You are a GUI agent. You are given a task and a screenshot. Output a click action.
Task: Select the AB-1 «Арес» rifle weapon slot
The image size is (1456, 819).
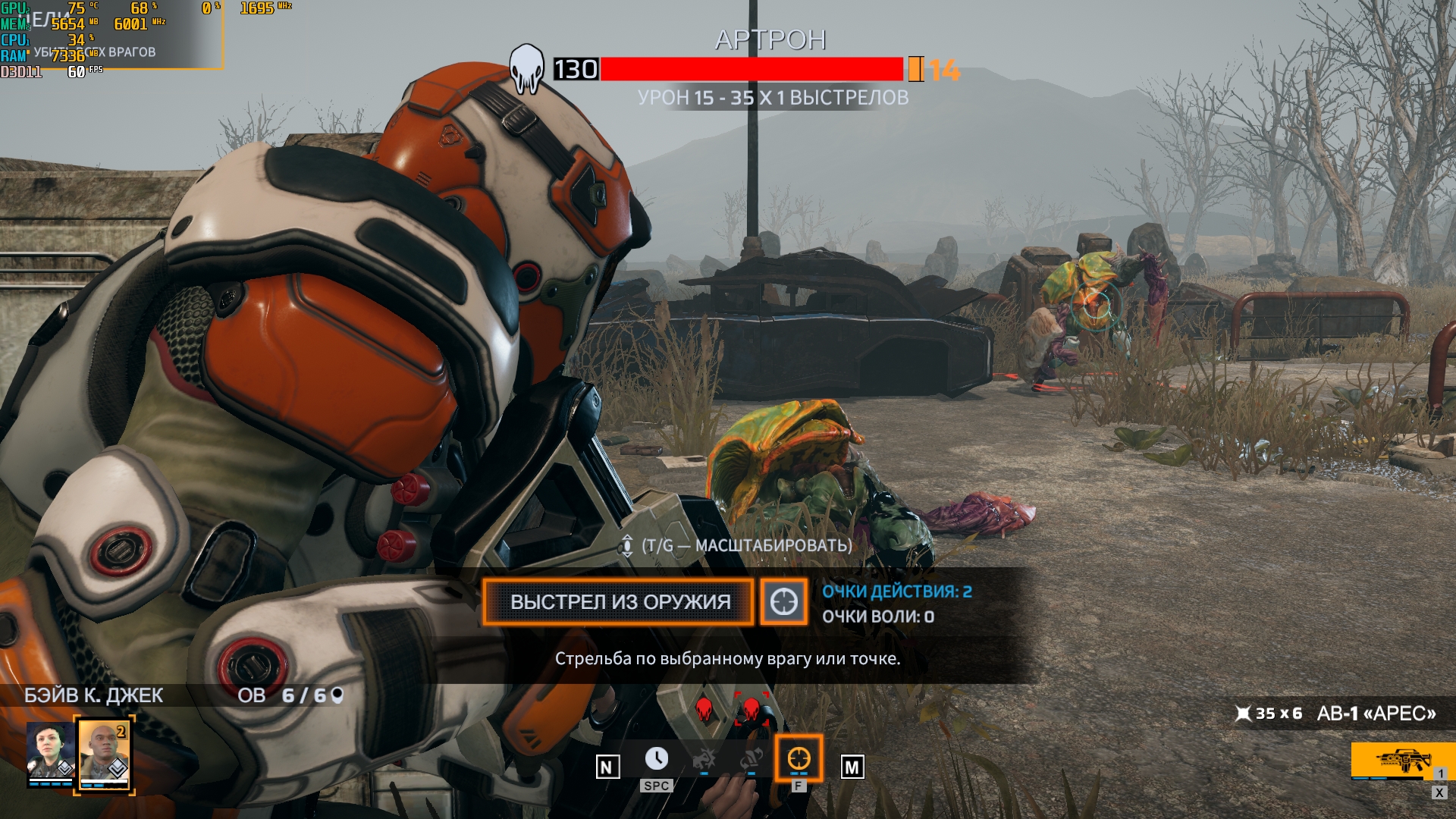(1392, 760)
